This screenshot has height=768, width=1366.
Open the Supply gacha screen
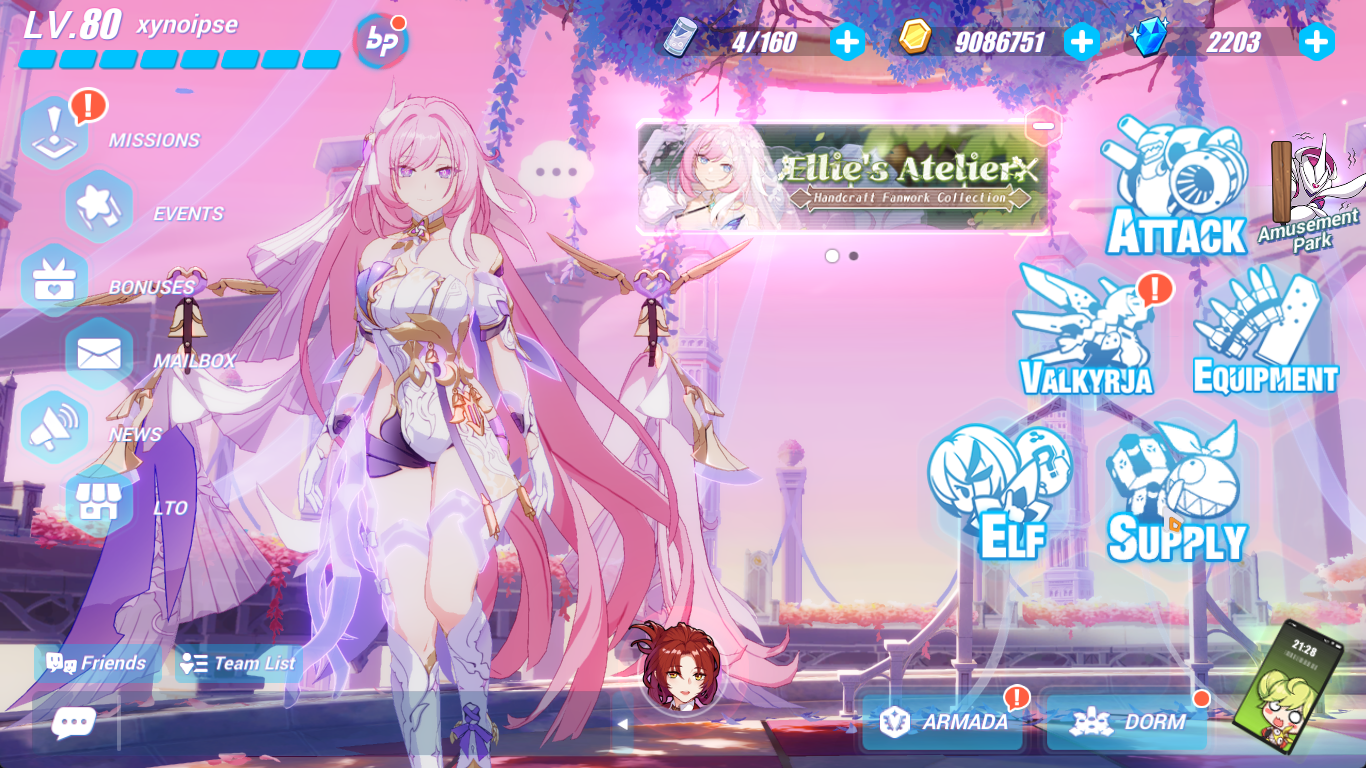coord(1173,490)
